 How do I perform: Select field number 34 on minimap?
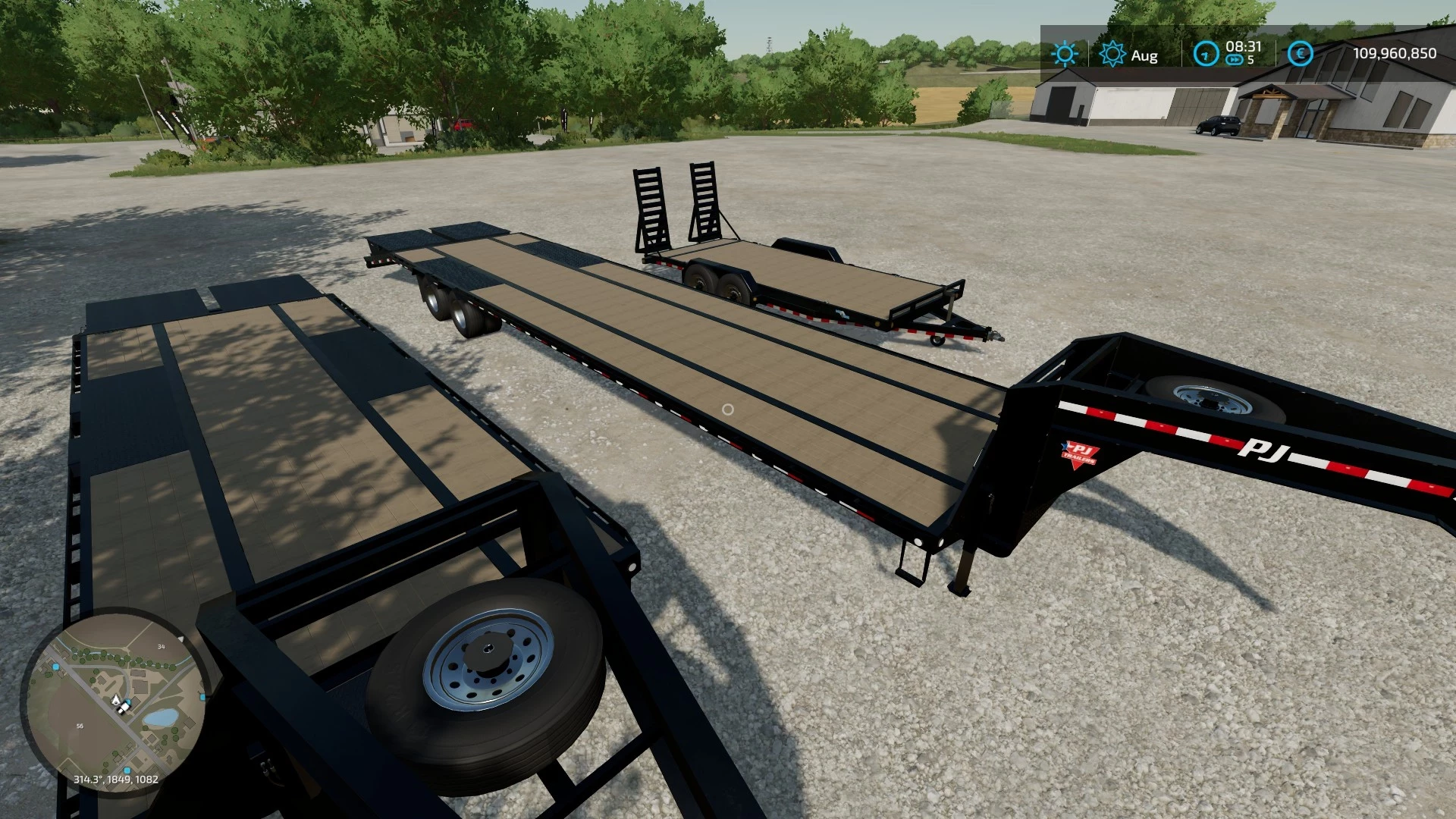(161, 647)
